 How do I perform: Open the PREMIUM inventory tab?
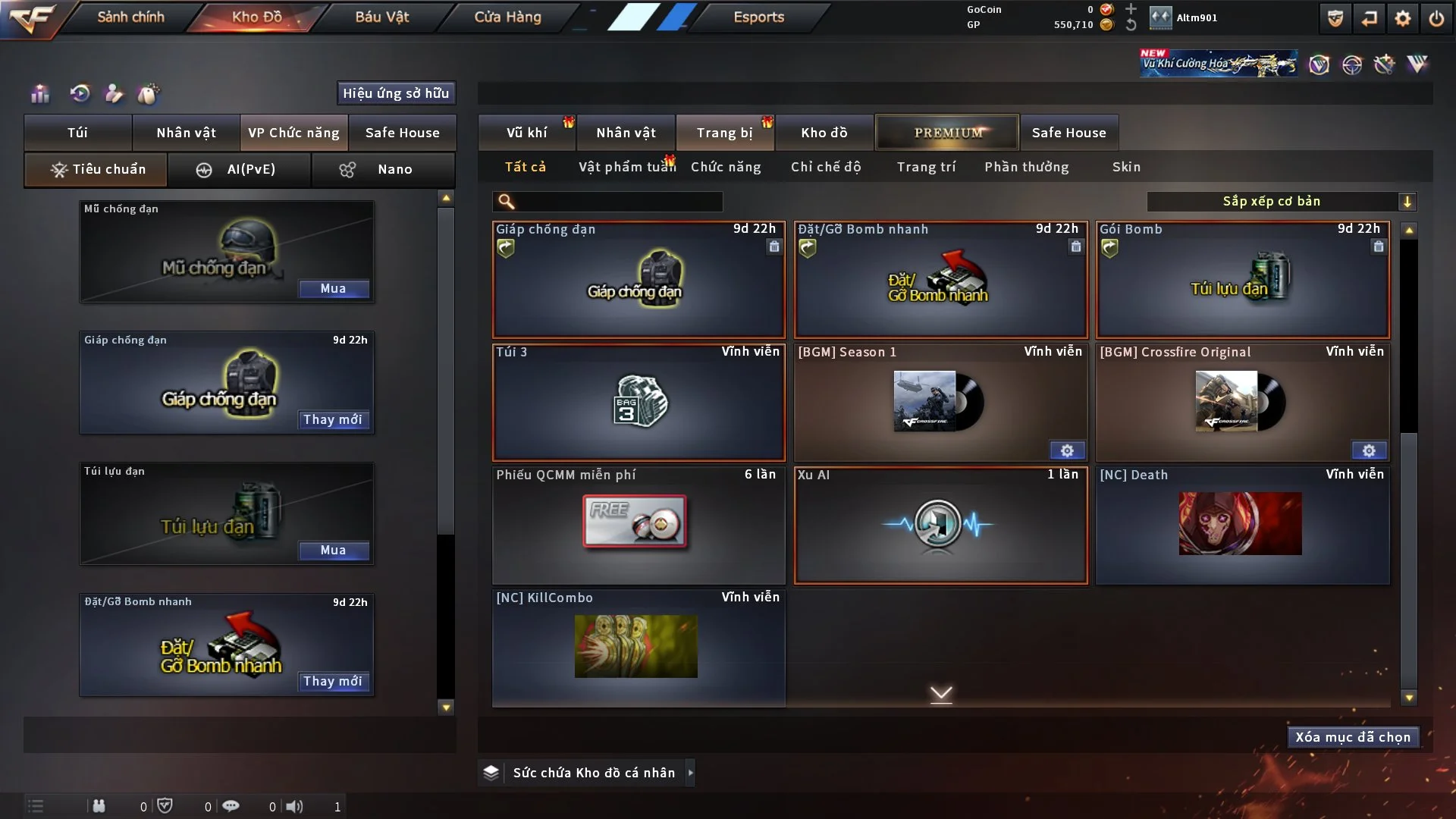click(947, 133)
